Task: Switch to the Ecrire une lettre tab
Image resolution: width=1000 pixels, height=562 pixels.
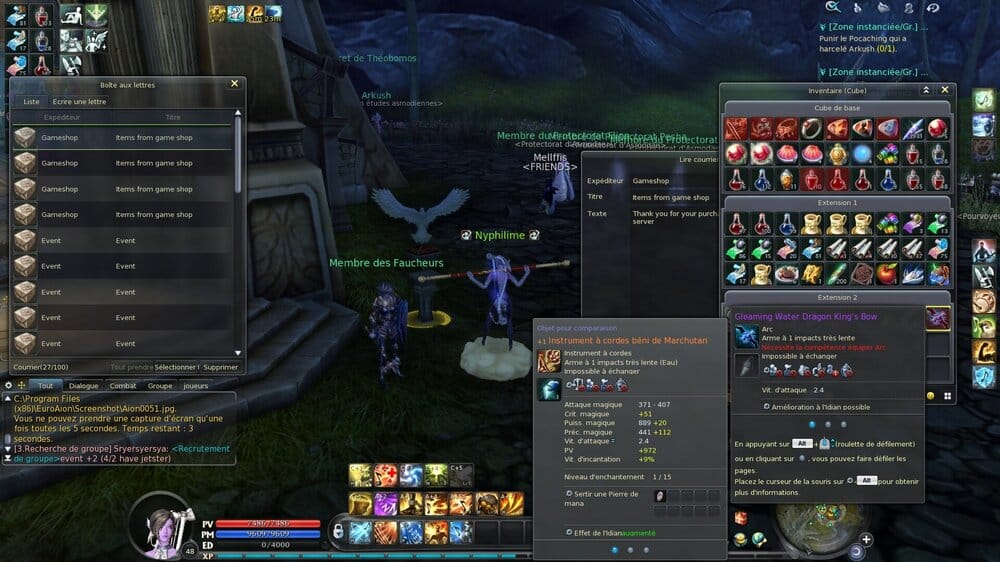Action: pyautogui.click(x=79, y=101)
